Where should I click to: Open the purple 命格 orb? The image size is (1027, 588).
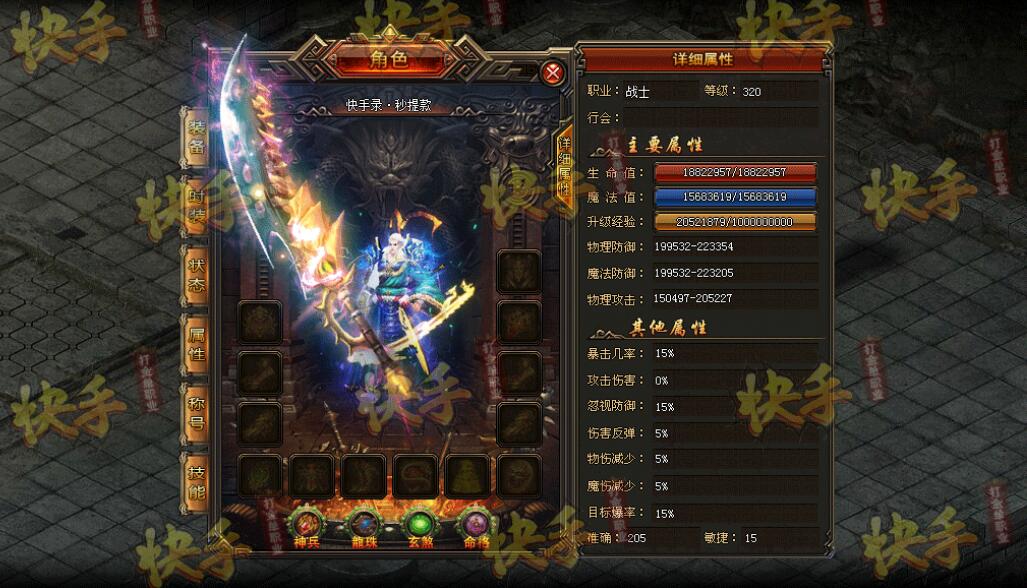coord(475,525)
